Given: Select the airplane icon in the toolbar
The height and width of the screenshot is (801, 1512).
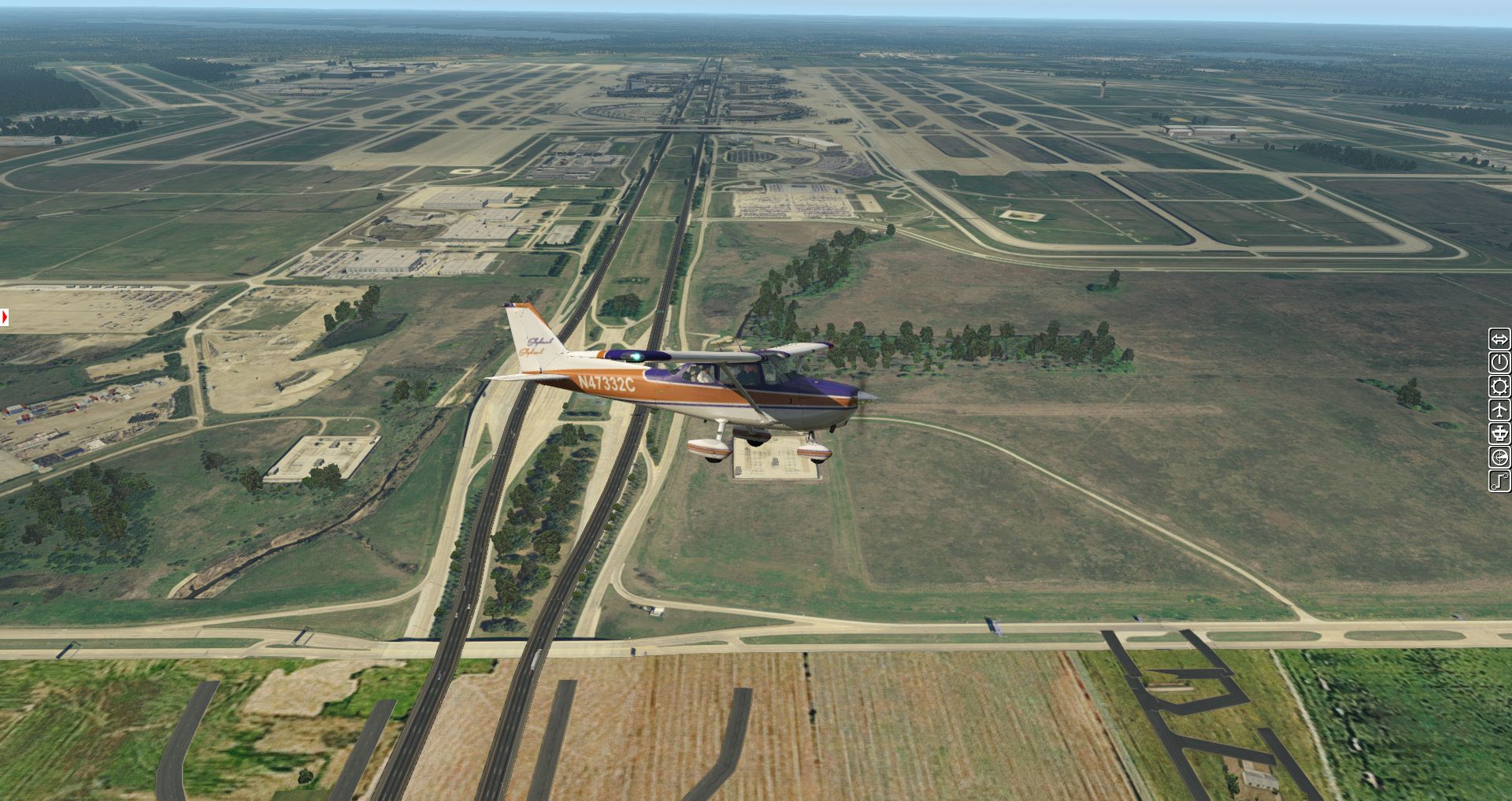Looking at the screenshot, I should [x=1499, y=410].
